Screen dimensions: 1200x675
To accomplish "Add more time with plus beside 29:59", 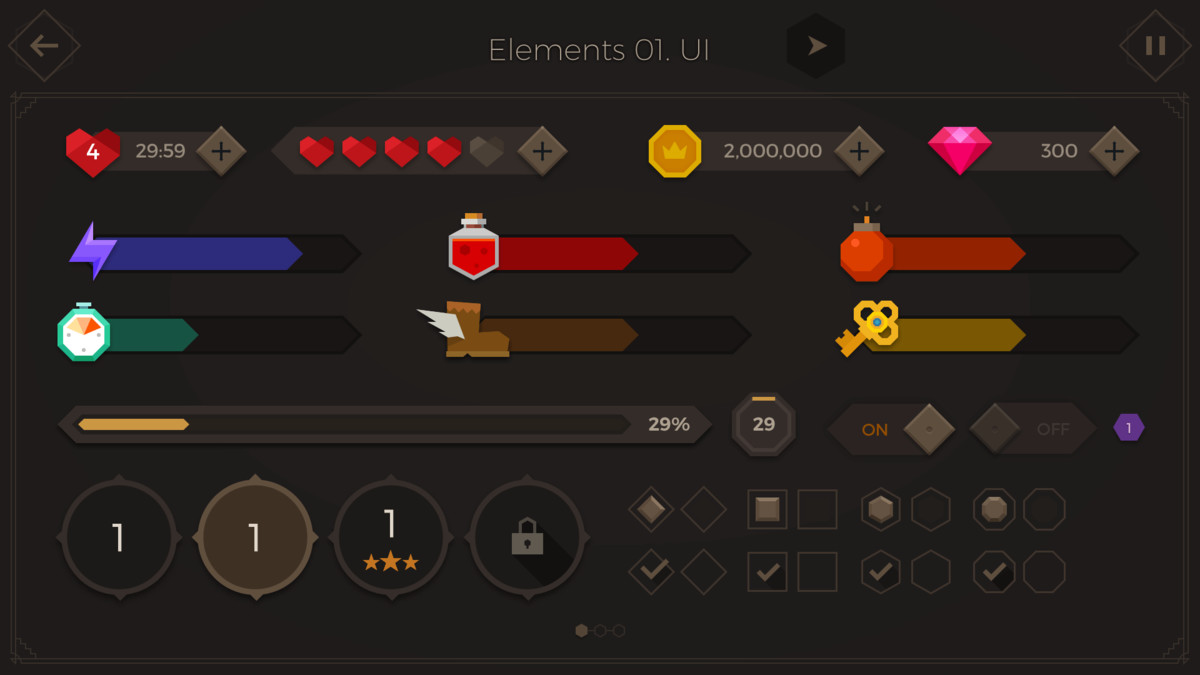I will [x=221, y=152].
